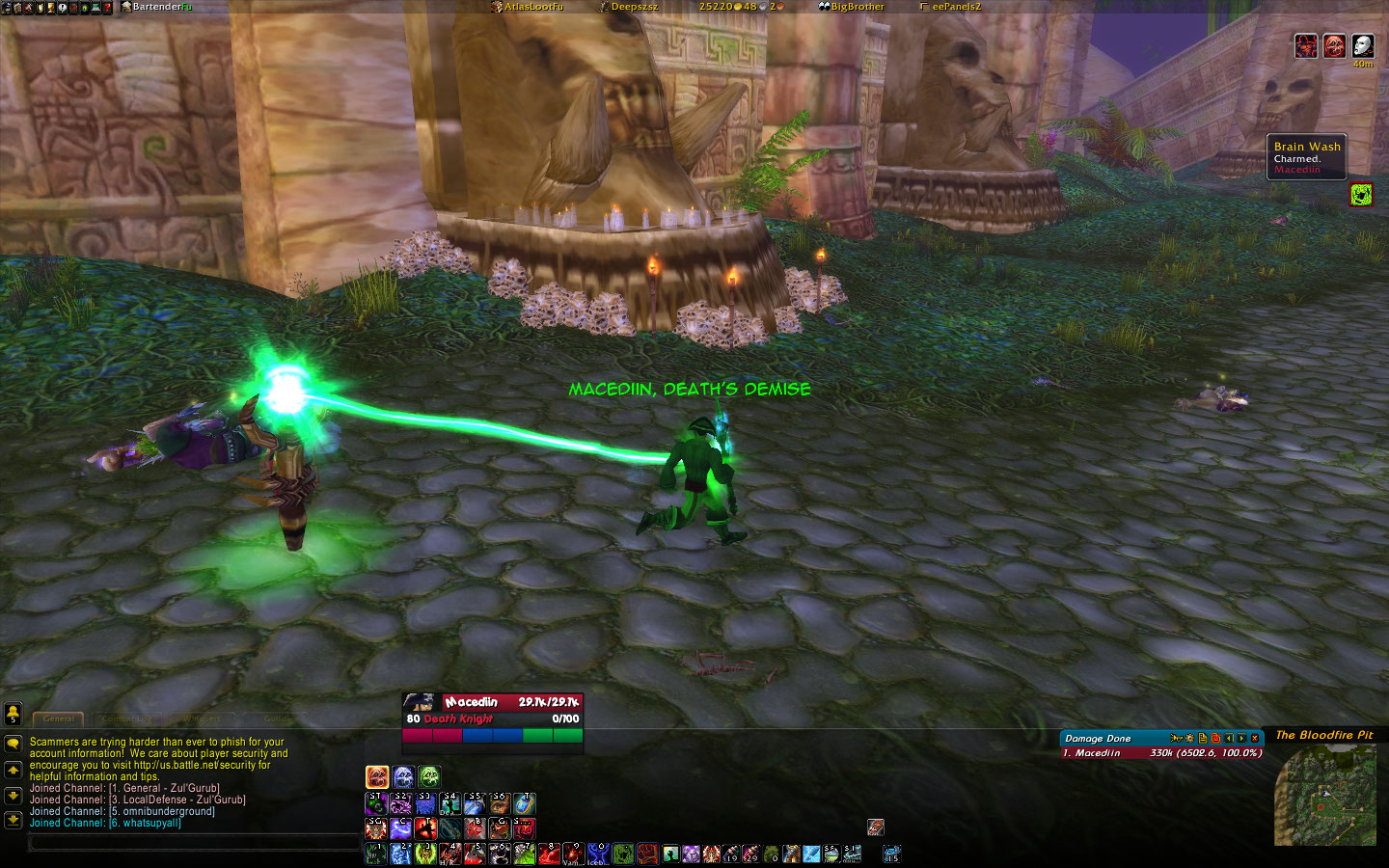Open the chat menu speech bubble button

pyautogui.click(x=14, y=745)
